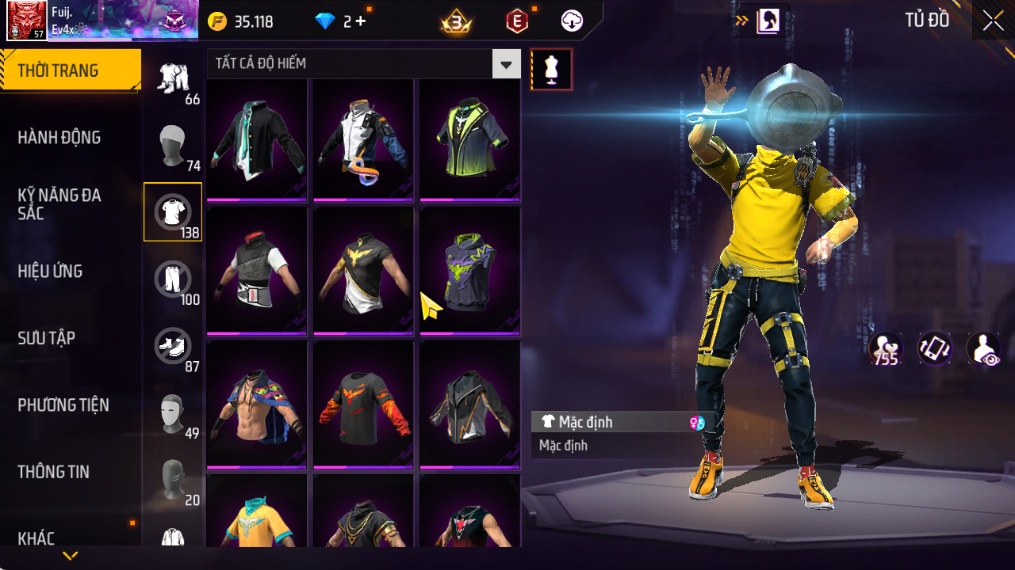This screenshot has height=570, width=1015.
Task: Go to the SƯU TẬP tab
Action: tap(47, 338)
